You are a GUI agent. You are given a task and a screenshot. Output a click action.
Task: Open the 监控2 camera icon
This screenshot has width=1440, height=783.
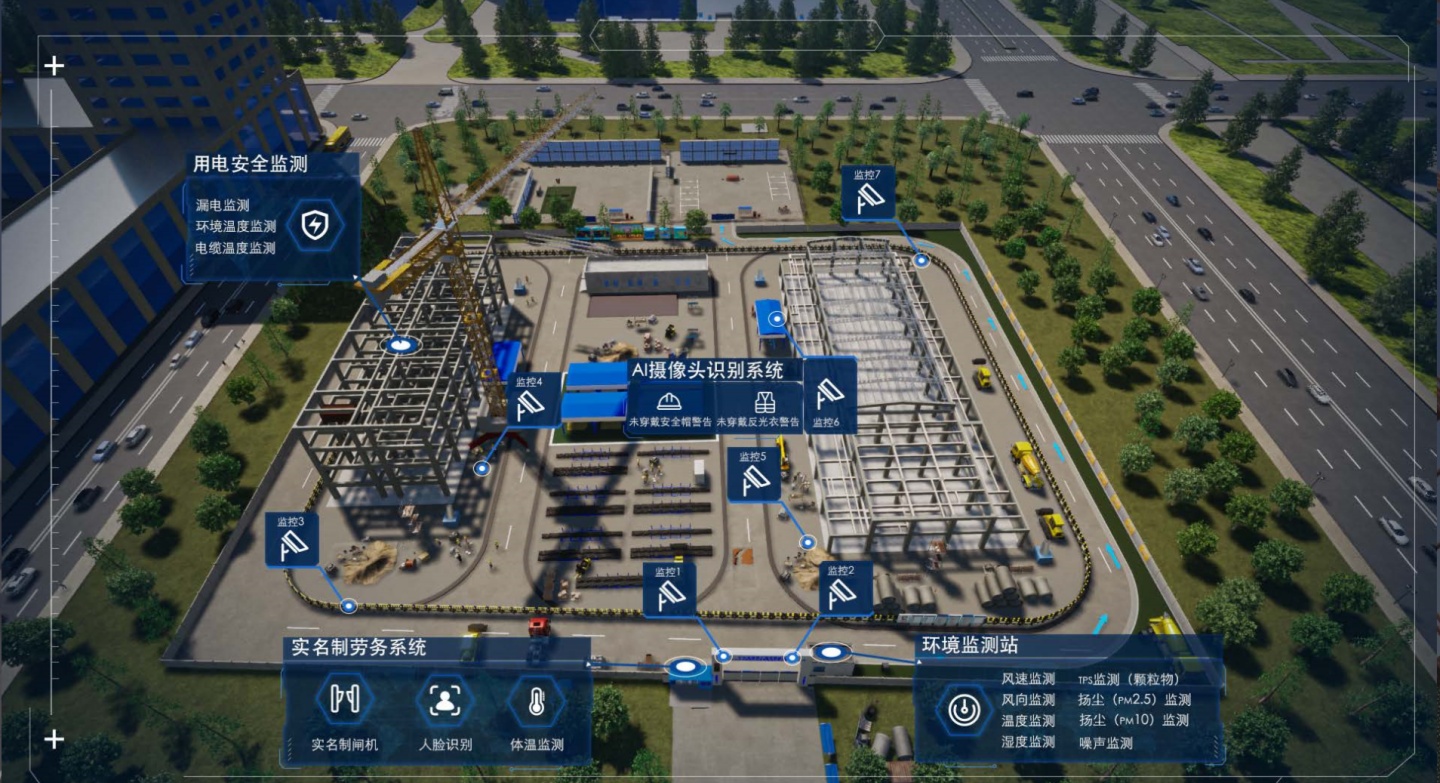pyautogui.click(x=846, y=590)
